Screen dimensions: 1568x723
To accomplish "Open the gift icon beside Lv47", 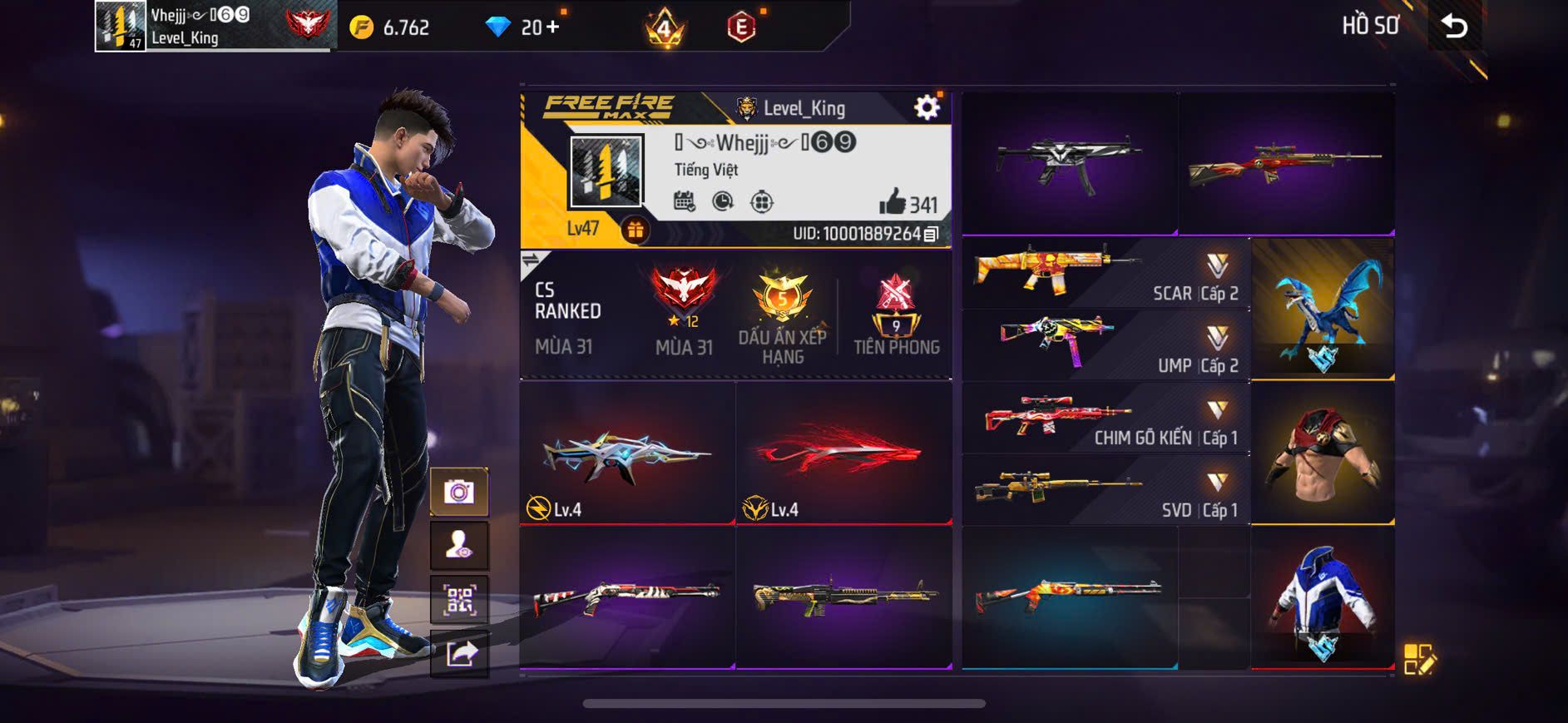I will point(635,230).
